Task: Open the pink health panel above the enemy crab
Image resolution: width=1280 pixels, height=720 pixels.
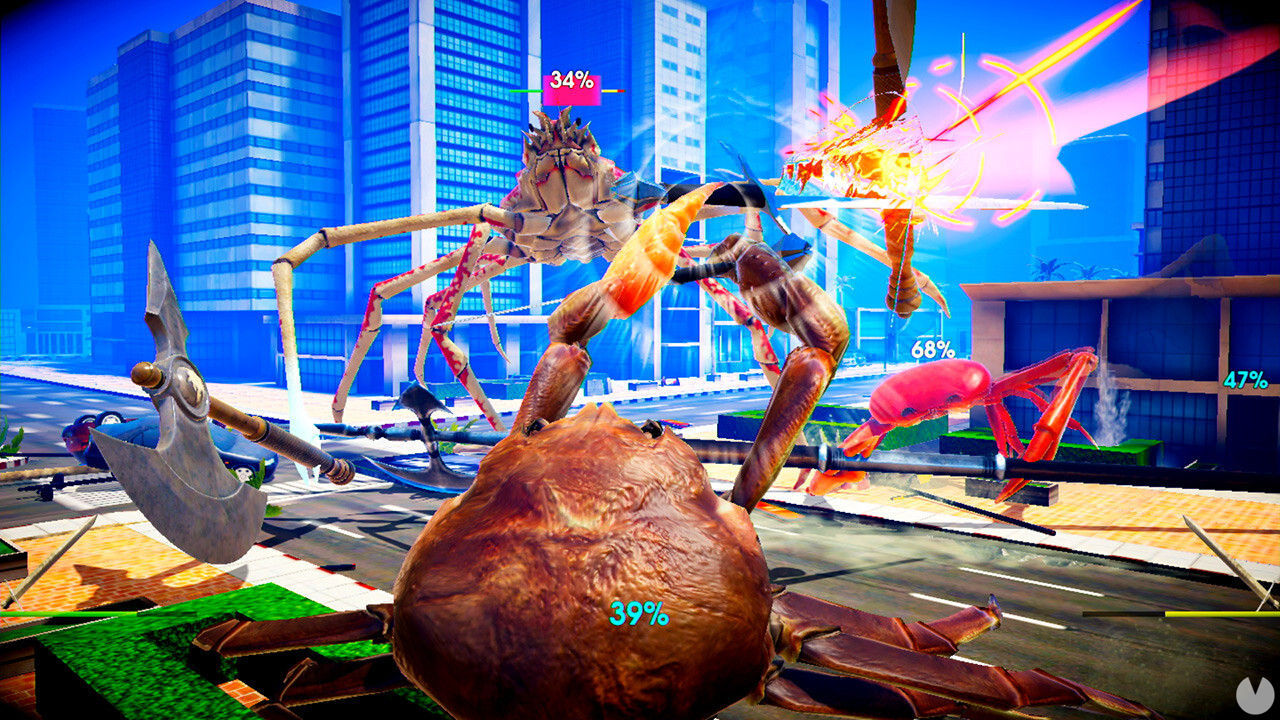Action: 572,90
